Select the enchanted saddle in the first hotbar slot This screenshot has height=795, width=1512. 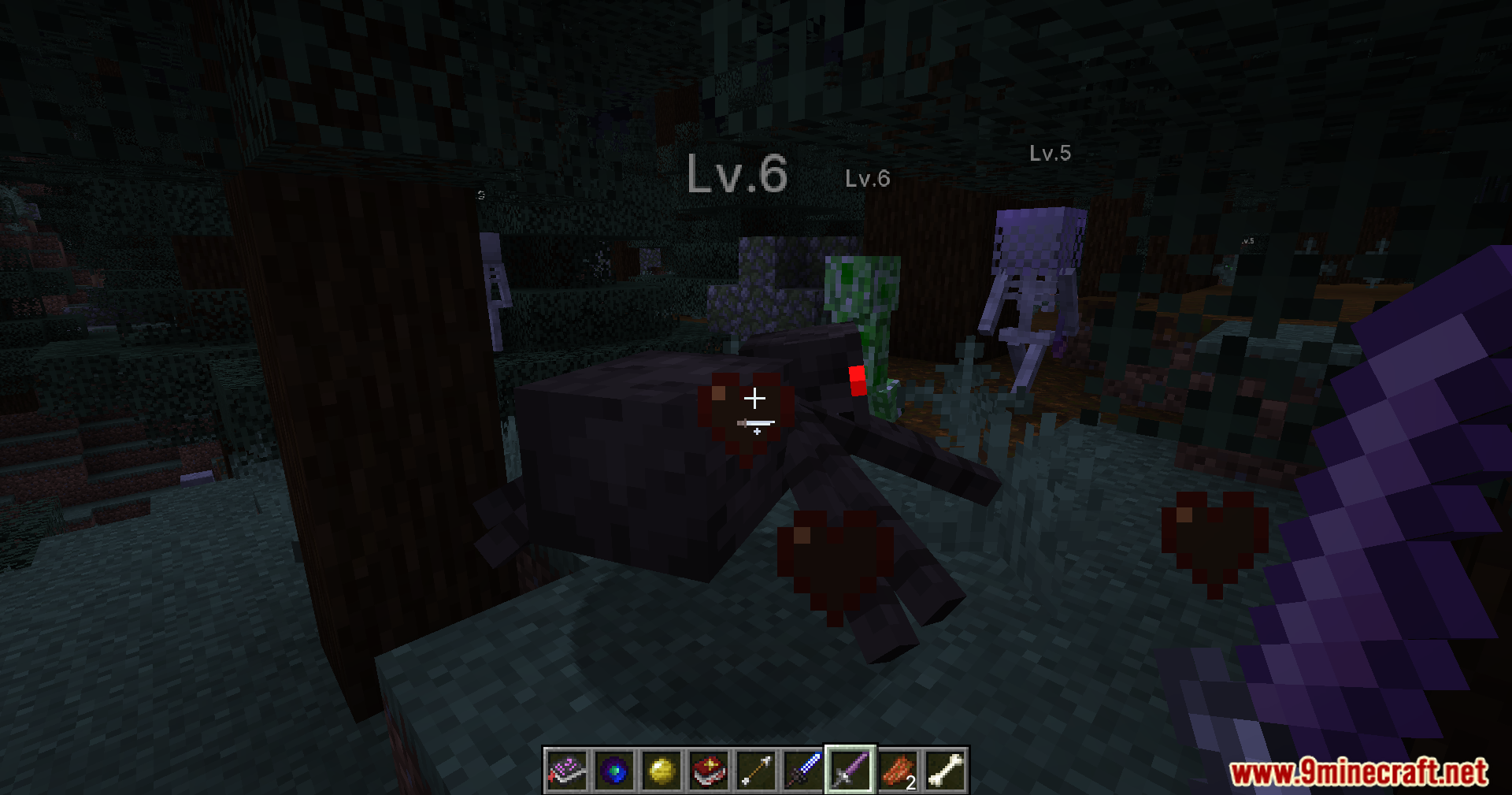[568, 771]
